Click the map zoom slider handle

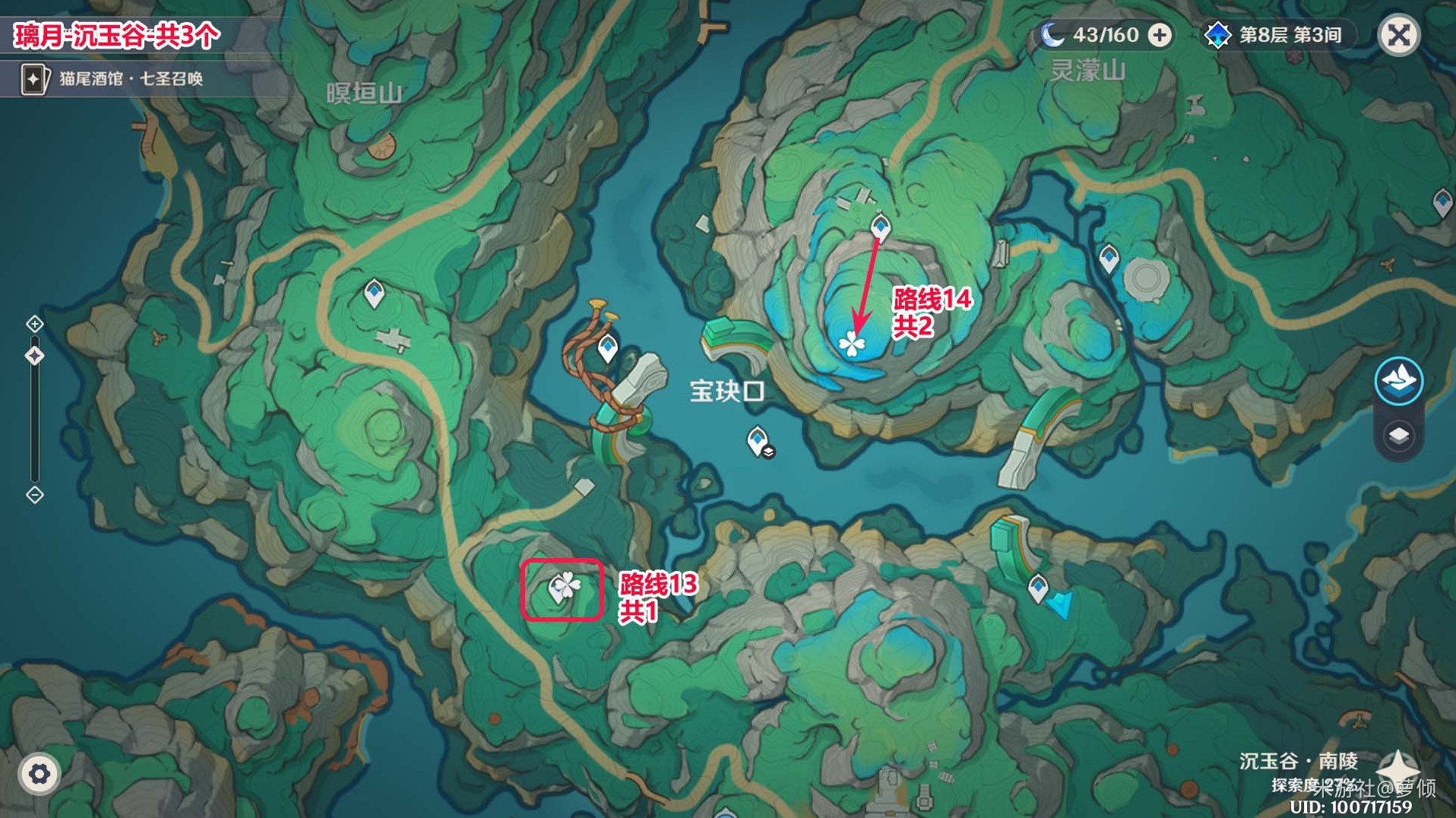[35, 356]
